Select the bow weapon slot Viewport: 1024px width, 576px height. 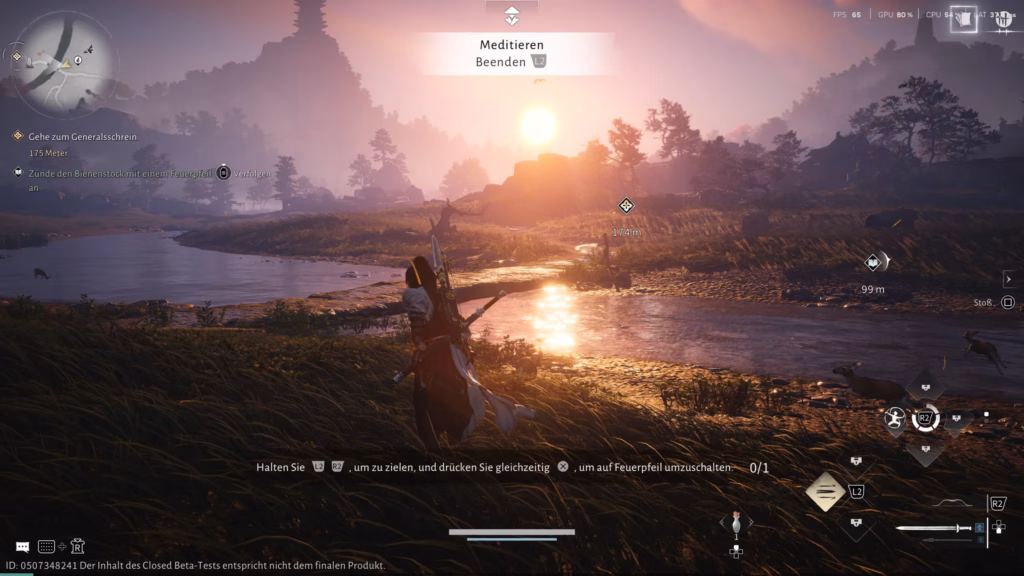[952, 502]
